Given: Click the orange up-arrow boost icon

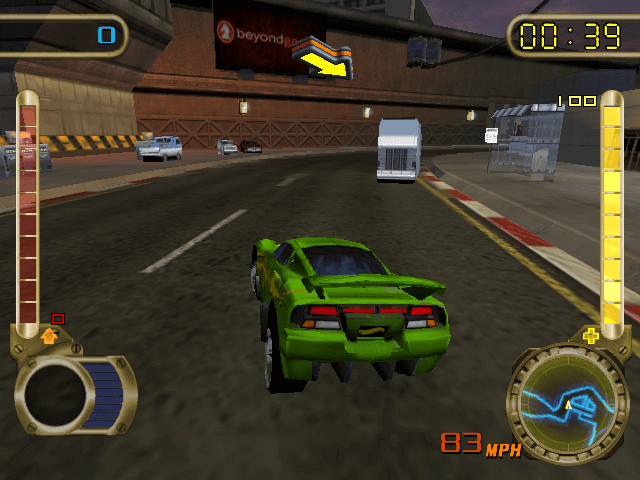Looking at the screenshot, I should (48, 336).
